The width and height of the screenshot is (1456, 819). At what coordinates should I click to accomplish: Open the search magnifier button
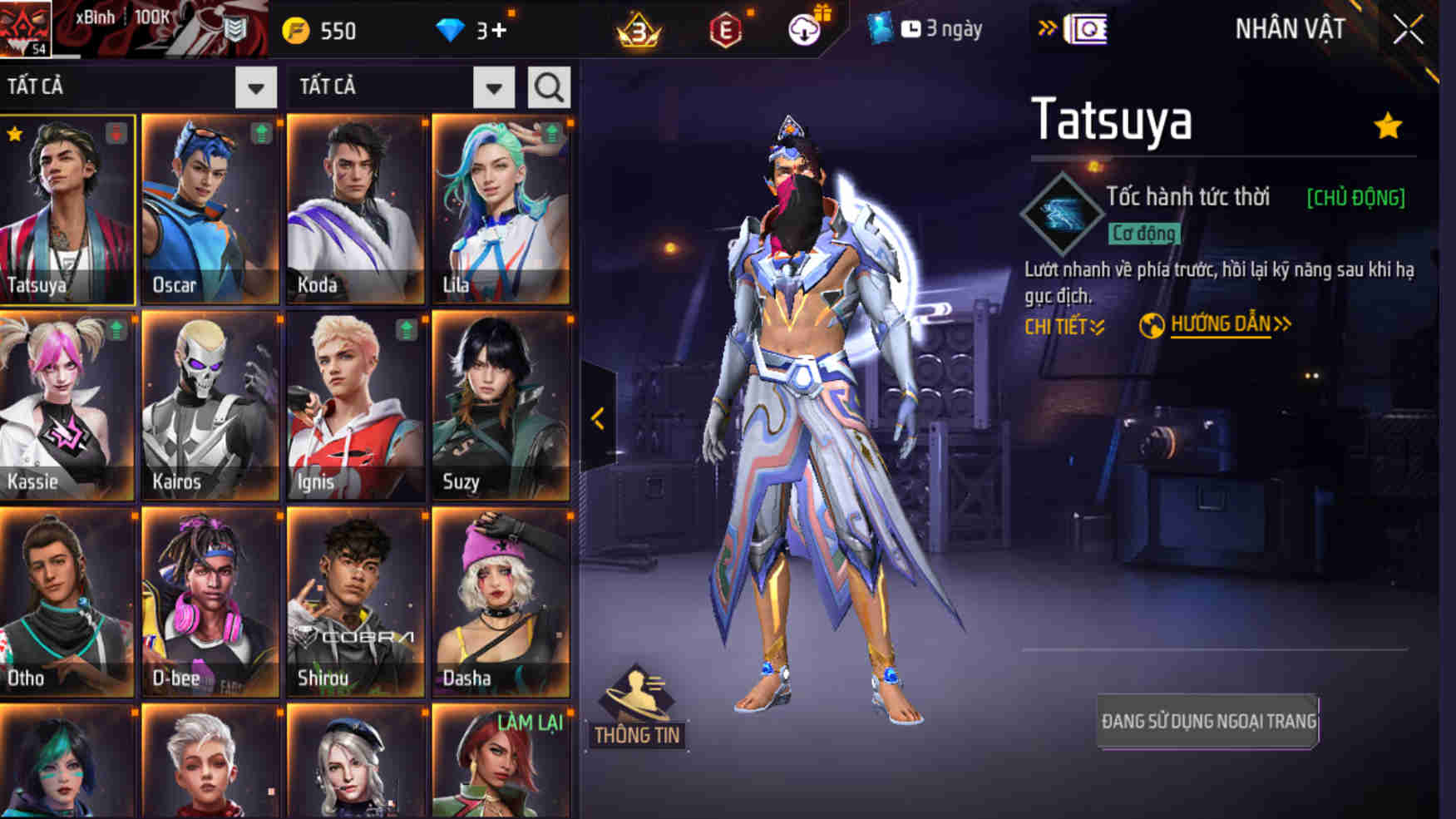[x=549, y=87]
